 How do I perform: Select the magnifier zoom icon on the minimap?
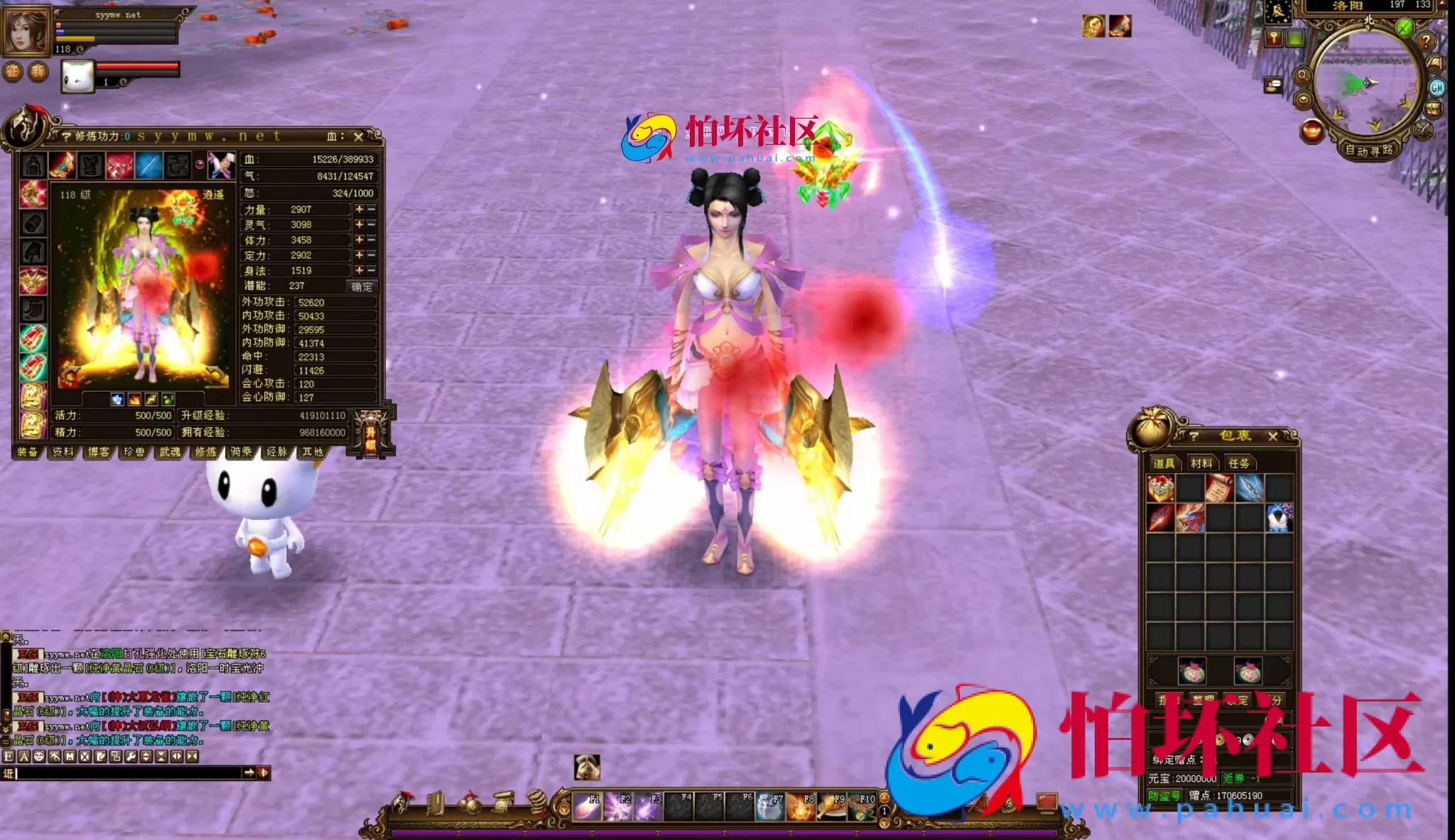pyautogui.click(x=1303, y=77)
